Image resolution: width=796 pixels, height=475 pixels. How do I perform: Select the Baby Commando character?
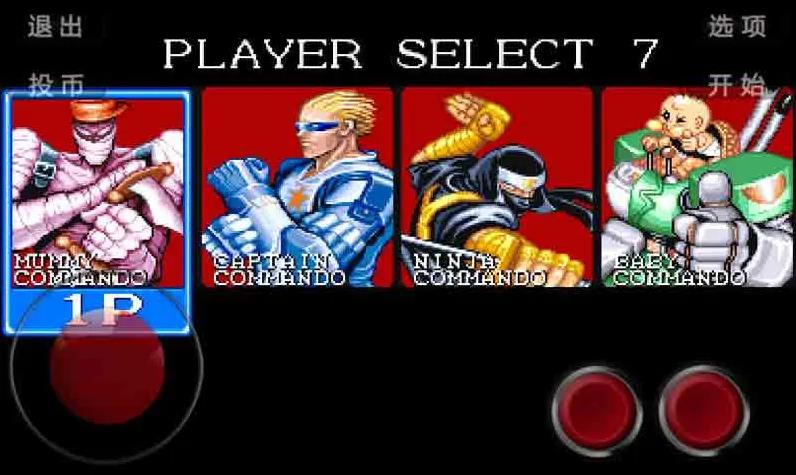pos(696,188)
